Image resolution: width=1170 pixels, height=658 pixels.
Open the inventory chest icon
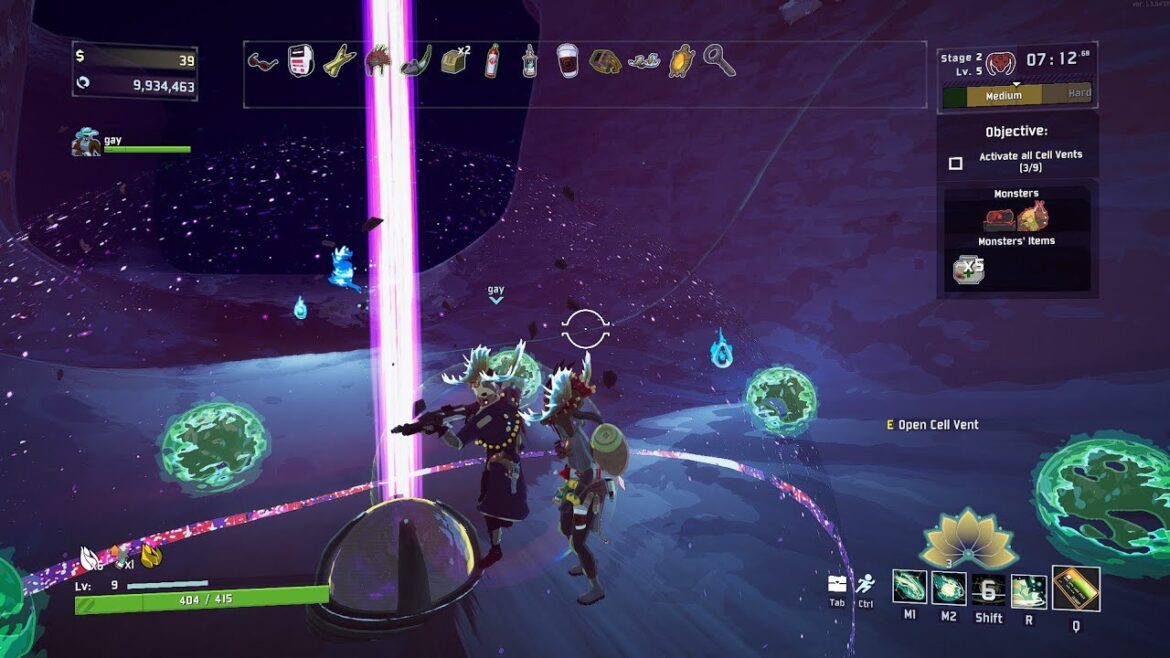pyautogui.click(x=837, y=584)
